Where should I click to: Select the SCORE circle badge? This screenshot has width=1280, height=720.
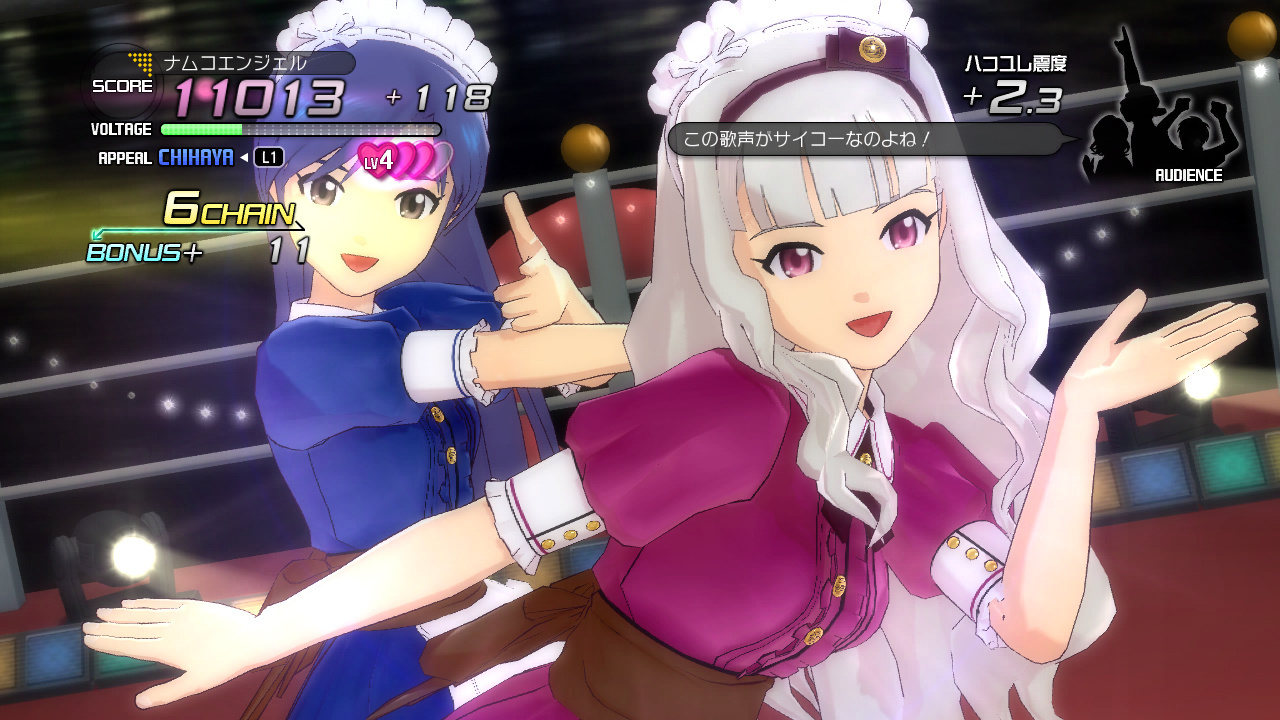[x=122, y=85]
